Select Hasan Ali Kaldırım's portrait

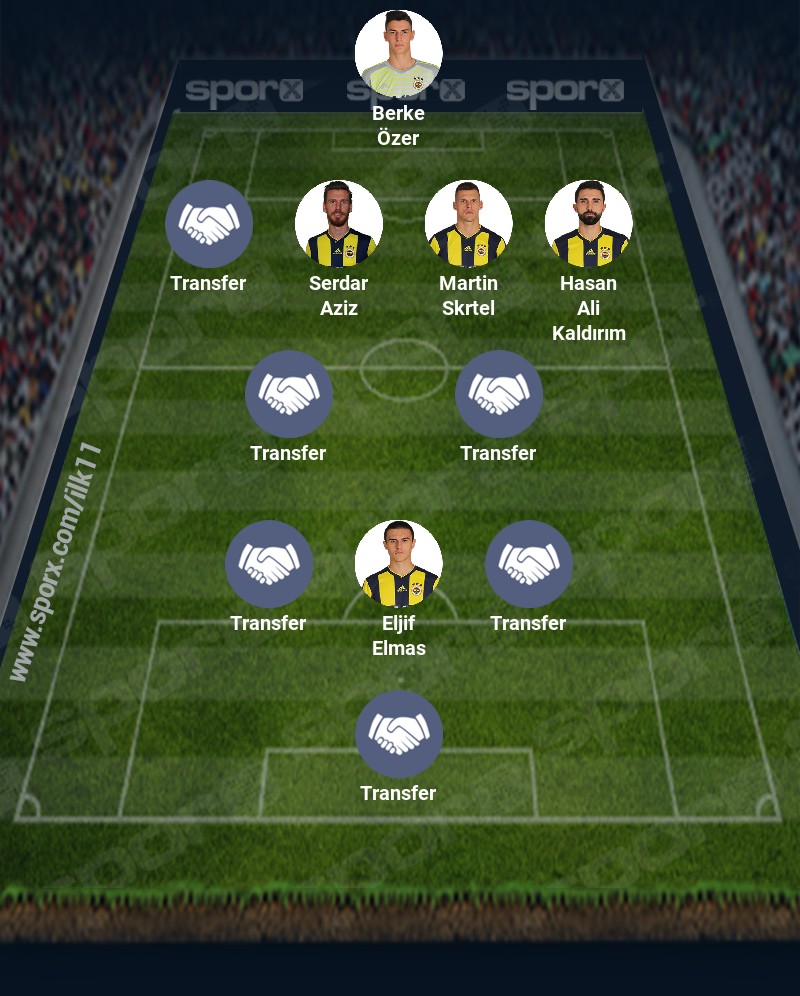pyautogui.click(x=588, y=224)
